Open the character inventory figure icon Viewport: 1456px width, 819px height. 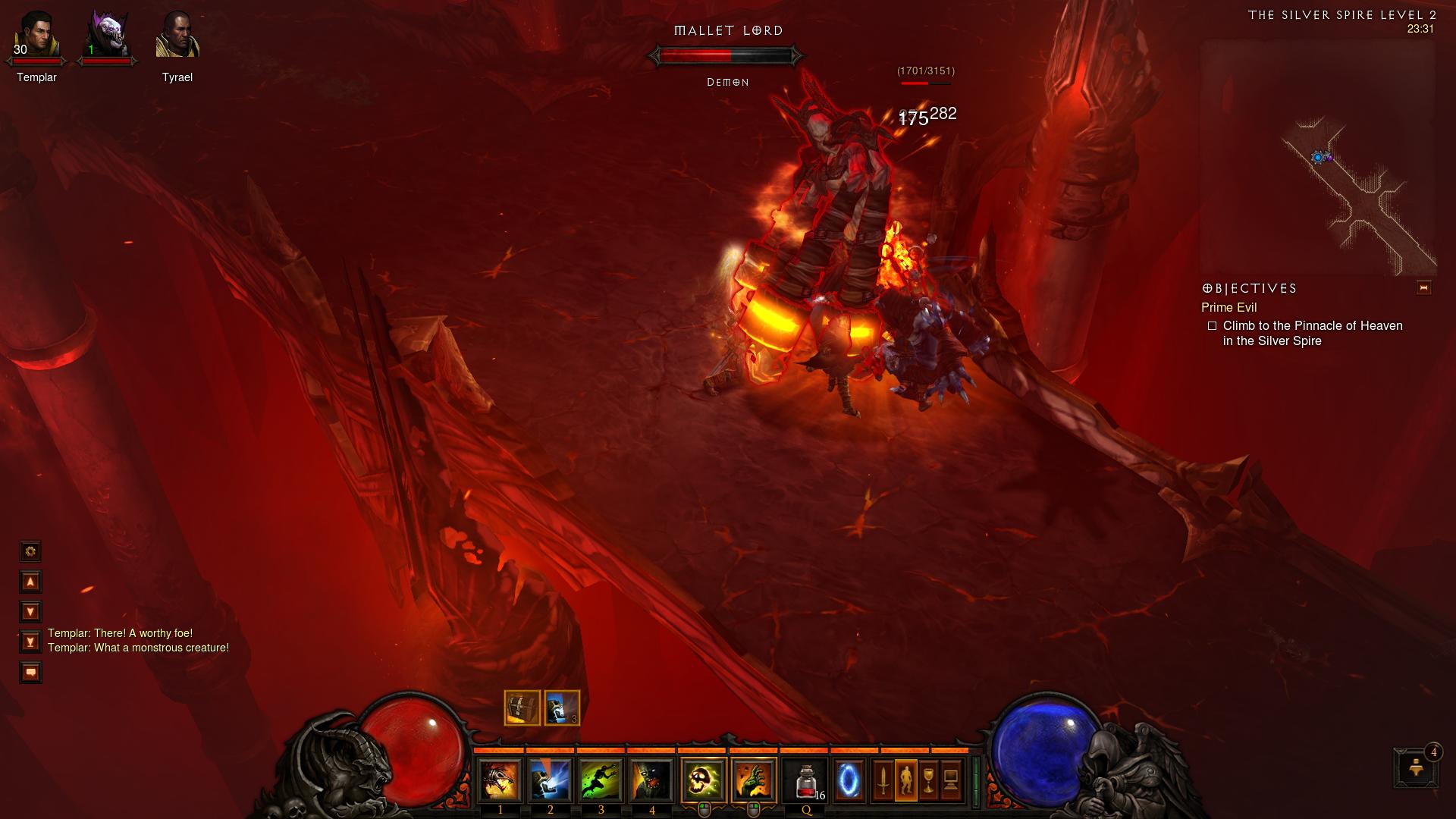tap(906, 780)
